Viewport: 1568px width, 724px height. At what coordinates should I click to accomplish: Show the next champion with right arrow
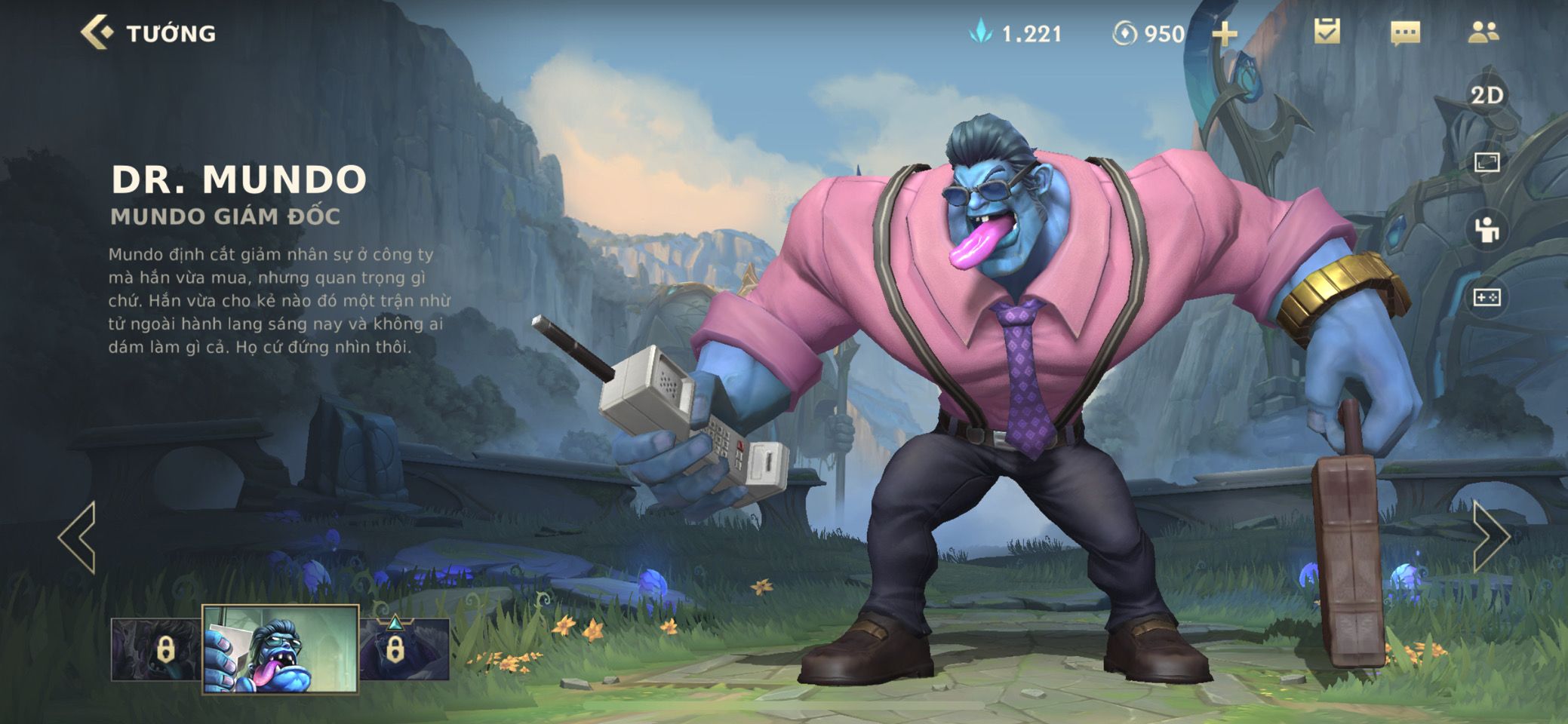pos(1491,537)
